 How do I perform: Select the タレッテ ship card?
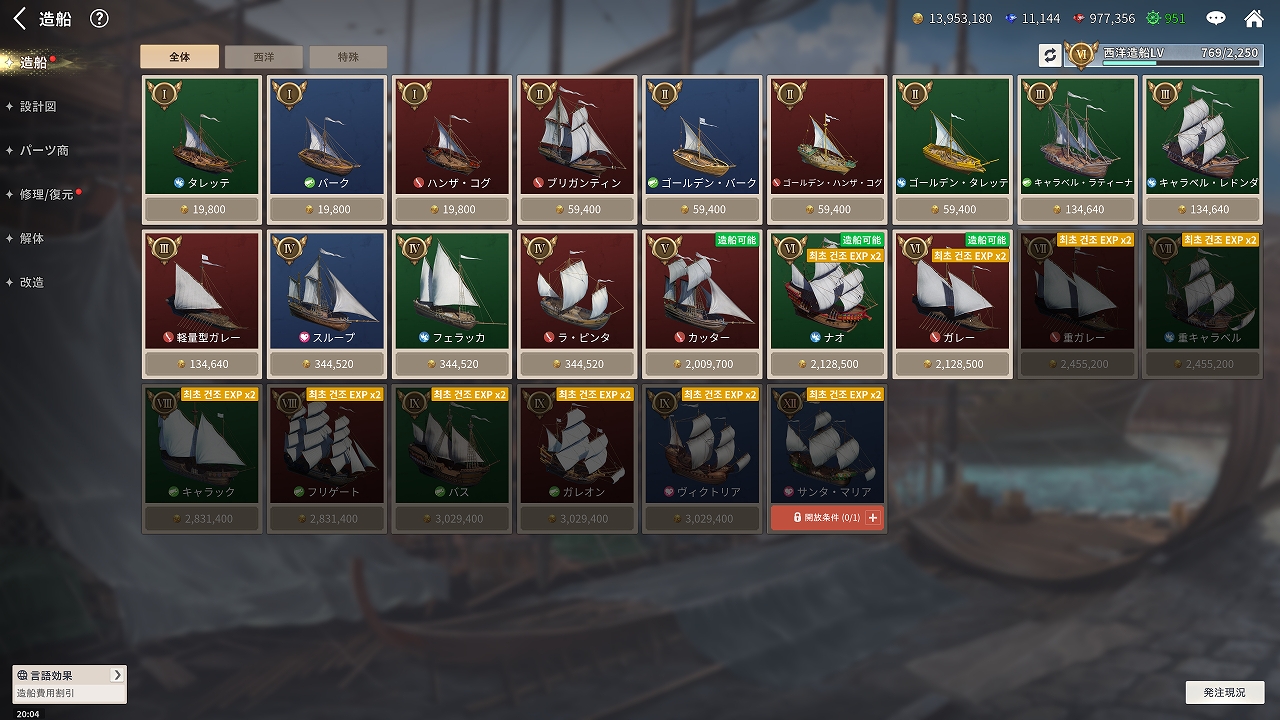tap(202, 137)
